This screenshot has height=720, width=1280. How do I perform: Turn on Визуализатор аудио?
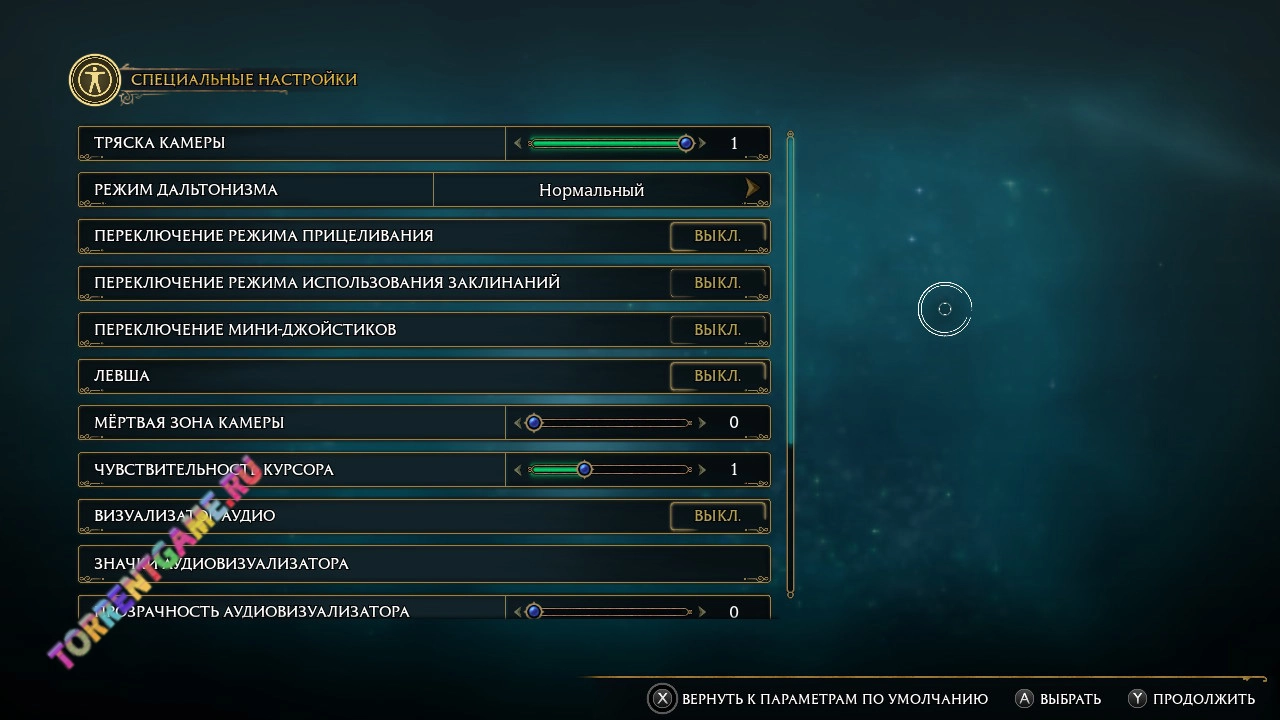point(718,516)
